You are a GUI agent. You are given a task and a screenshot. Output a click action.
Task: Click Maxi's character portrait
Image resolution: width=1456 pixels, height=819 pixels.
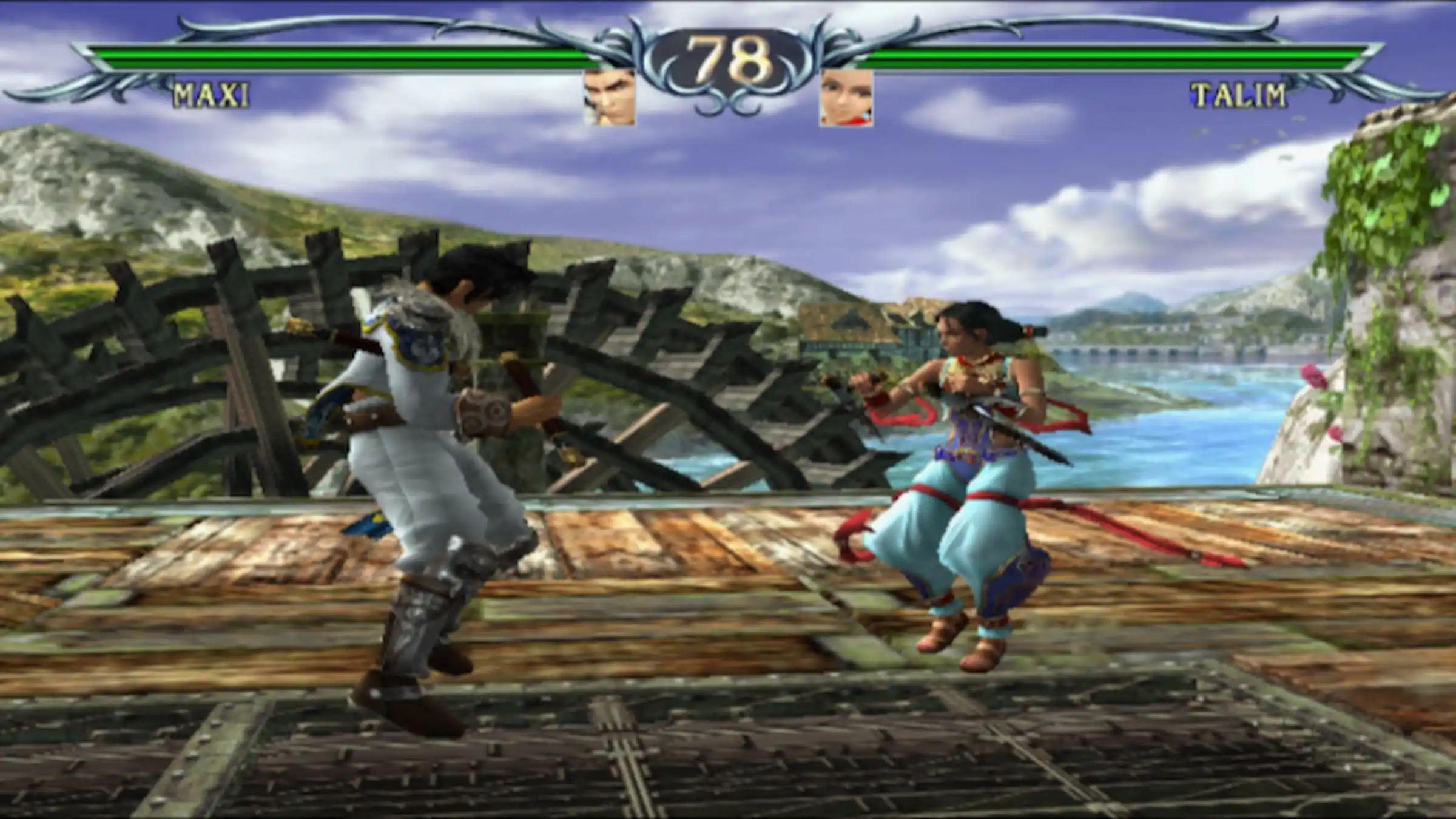click(x=609, y=98)
